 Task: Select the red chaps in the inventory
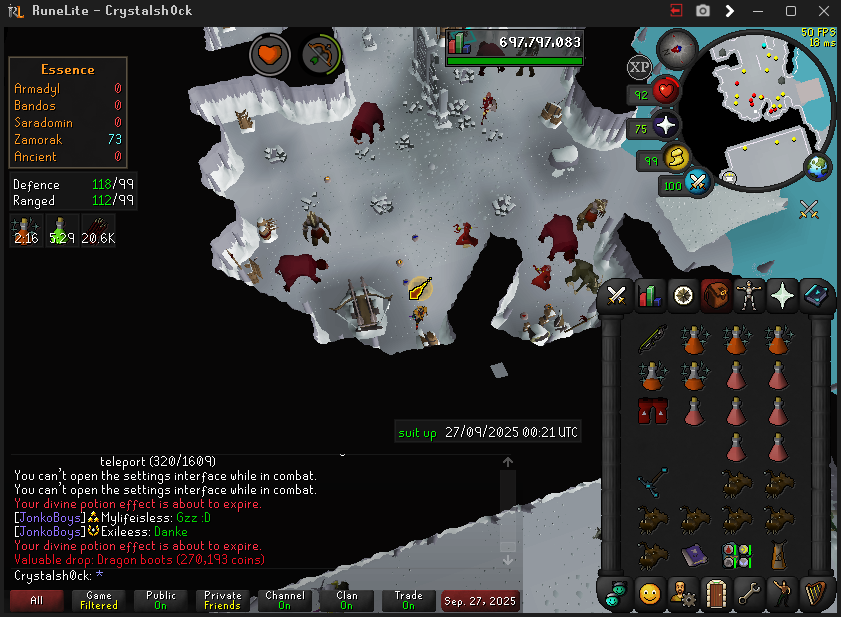click(652, 410)
